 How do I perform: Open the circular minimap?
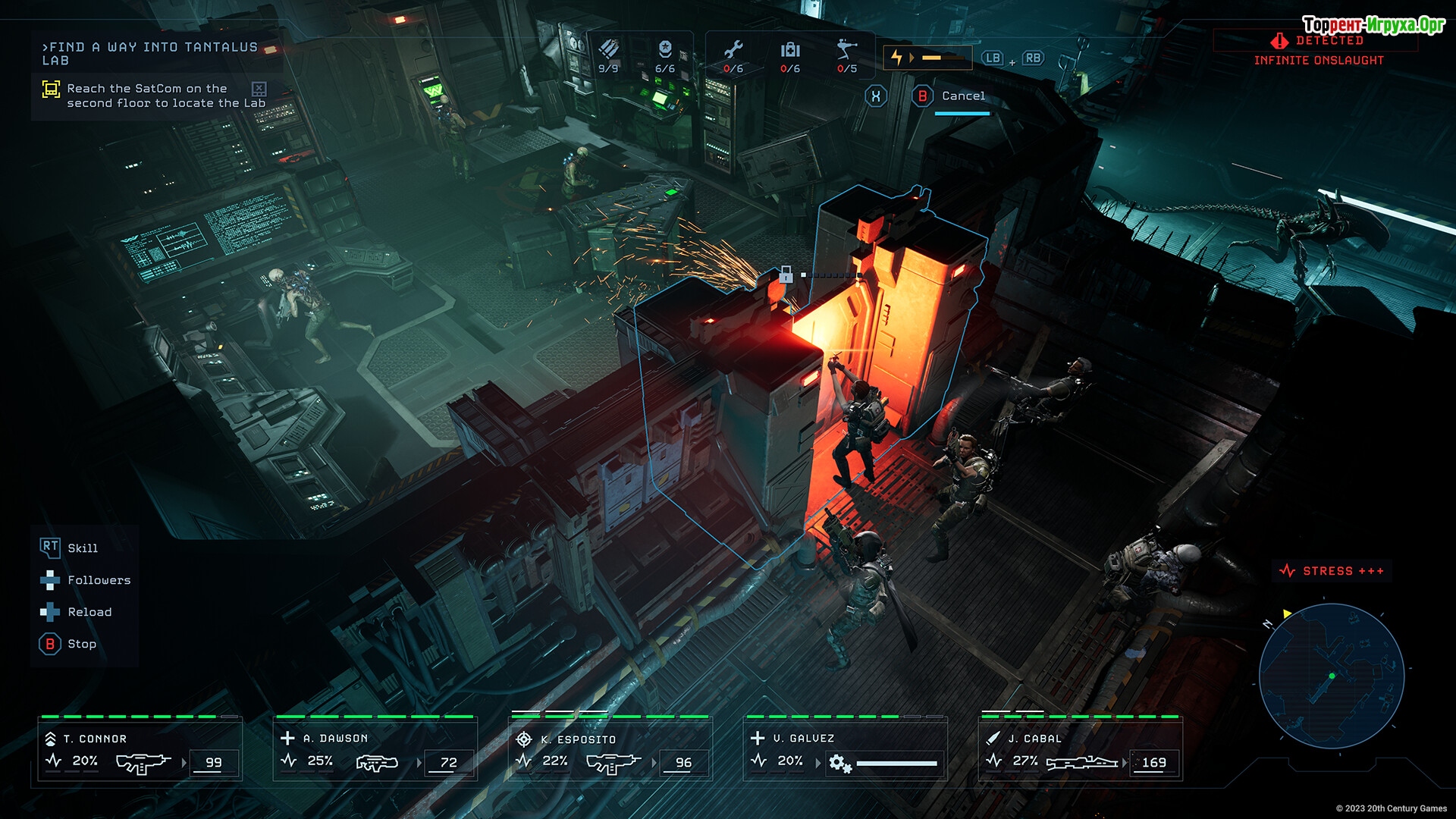(1331, 676)
